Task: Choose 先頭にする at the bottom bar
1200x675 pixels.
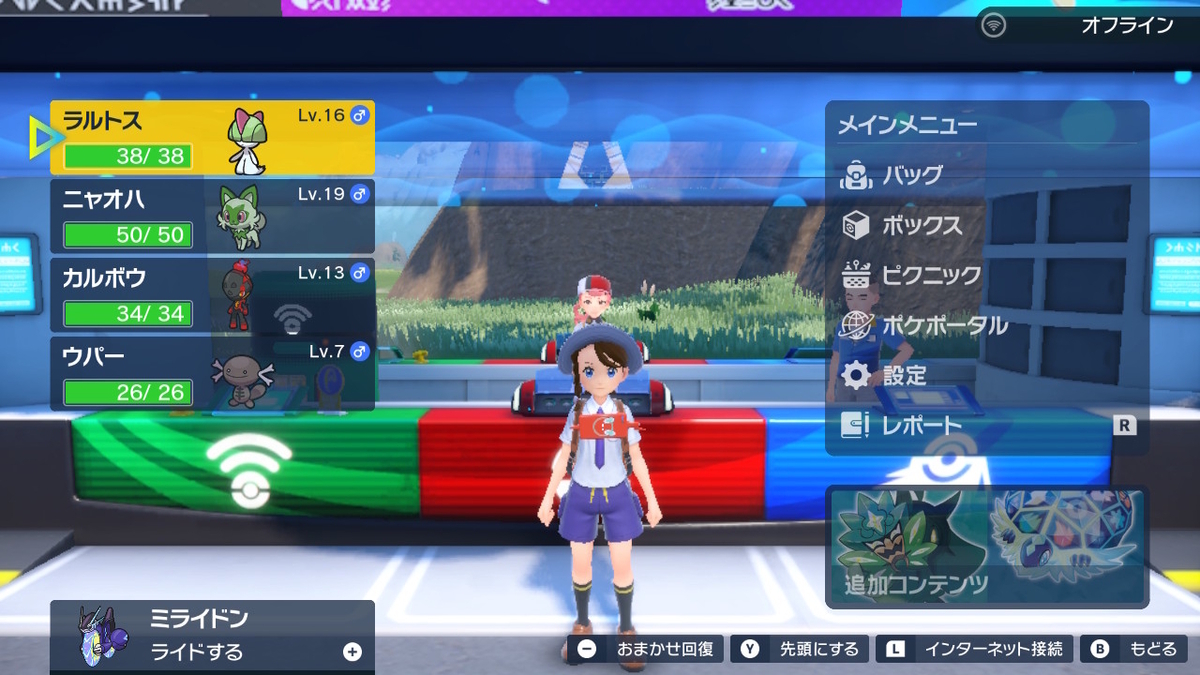Action: [800, 650]
